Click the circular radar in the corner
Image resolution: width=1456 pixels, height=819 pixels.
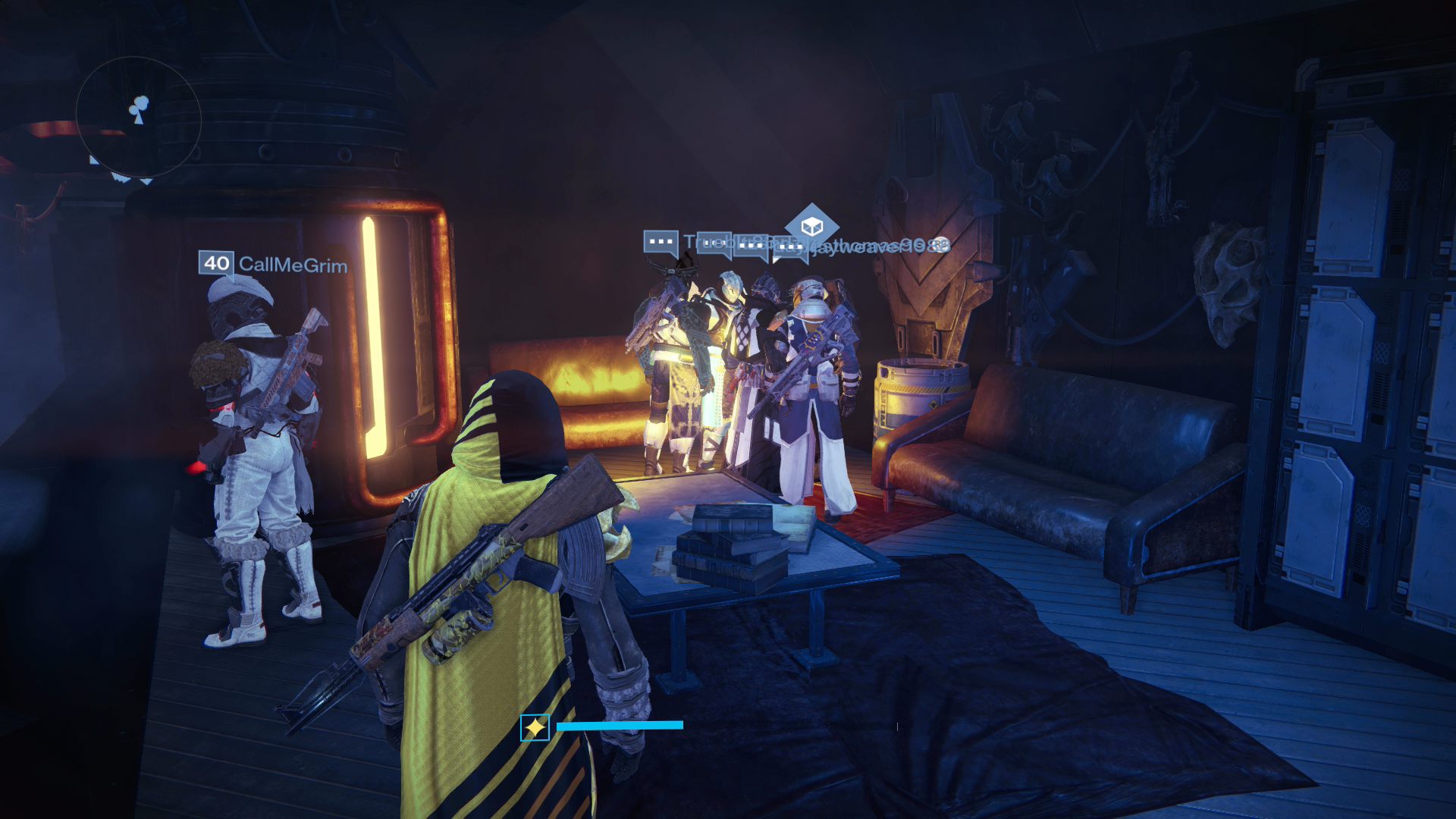(138, 118)
